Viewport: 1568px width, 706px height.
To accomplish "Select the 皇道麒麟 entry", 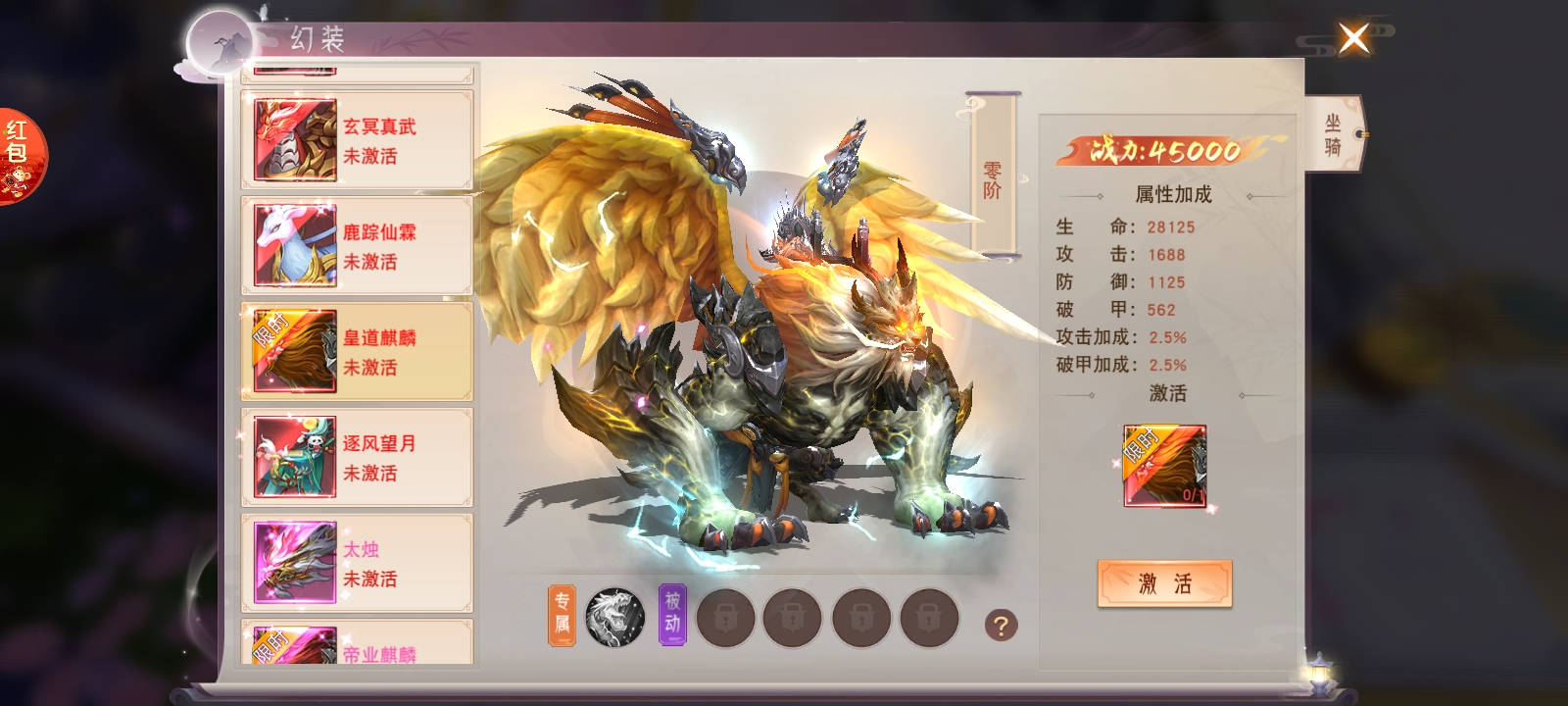I will [358, 351].
